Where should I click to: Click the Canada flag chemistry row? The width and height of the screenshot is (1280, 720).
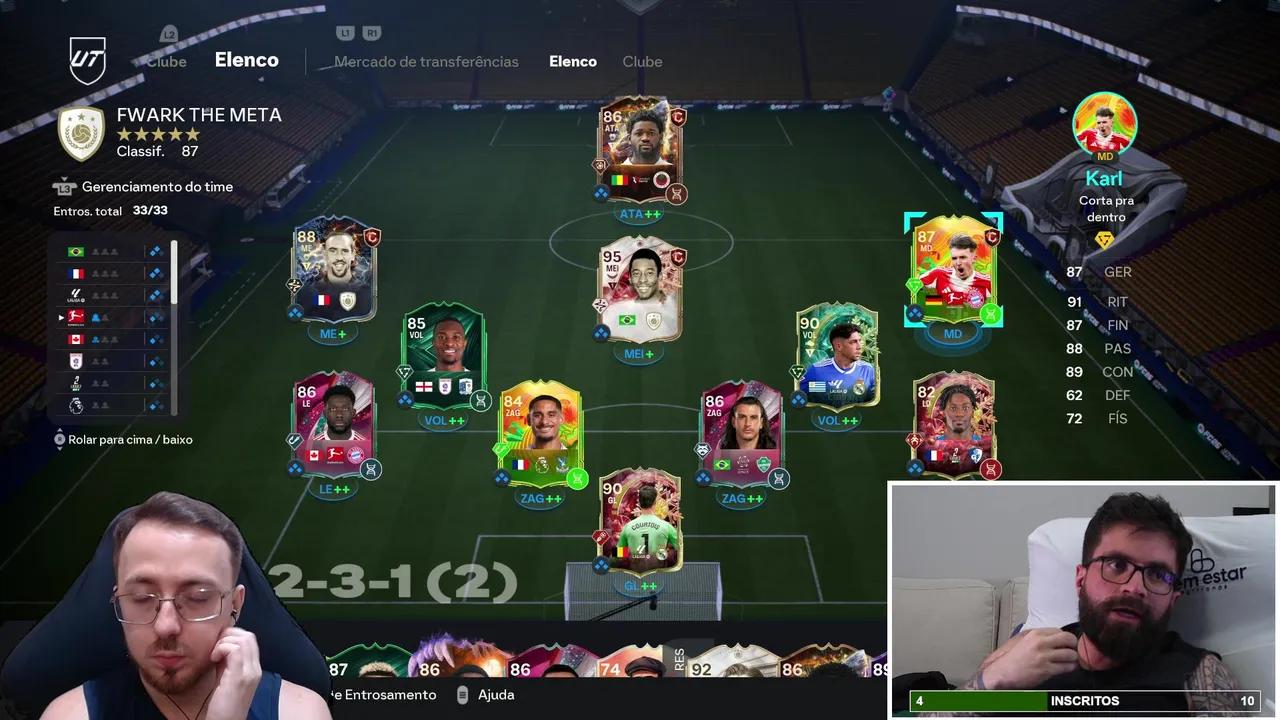coord(76,340)
